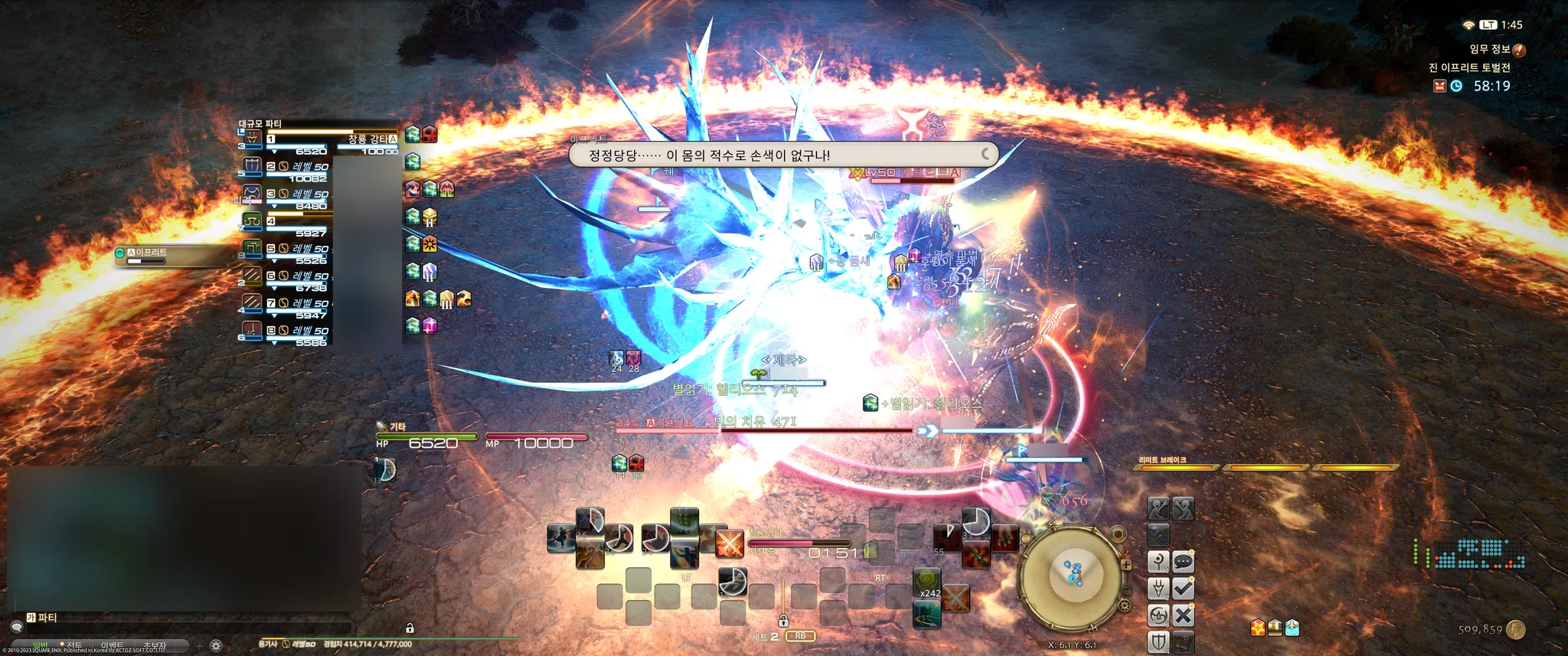Switch to the General chat tab
Image resolution: width=1568 pixels, height=656 pixels.
[x=40, y=645]
